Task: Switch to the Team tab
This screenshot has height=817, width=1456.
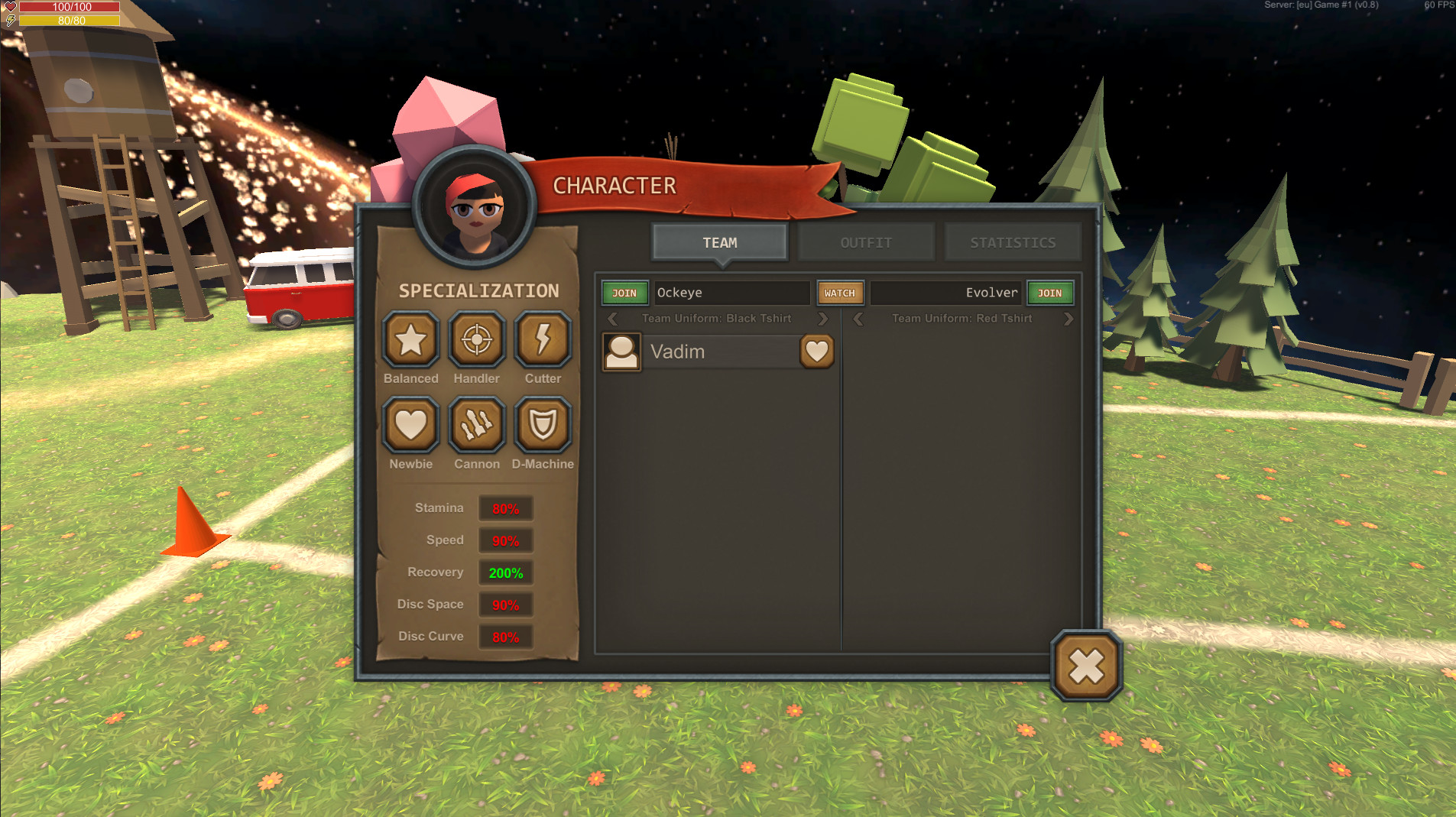Action: 719,242
